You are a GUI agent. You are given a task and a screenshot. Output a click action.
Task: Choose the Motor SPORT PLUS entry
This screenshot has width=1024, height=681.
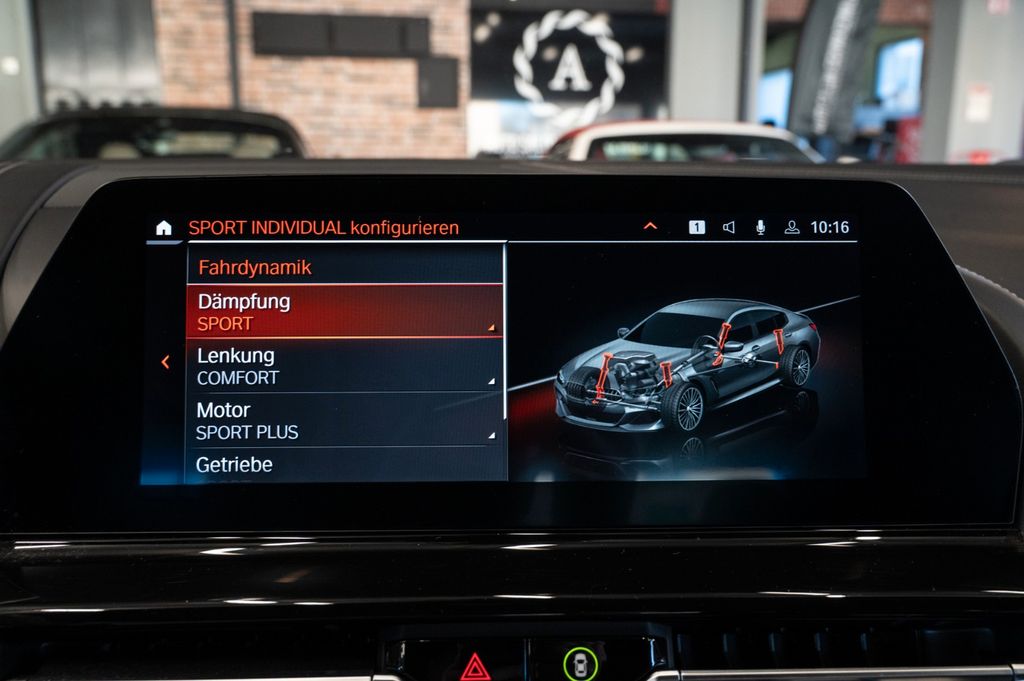(344, 420)
